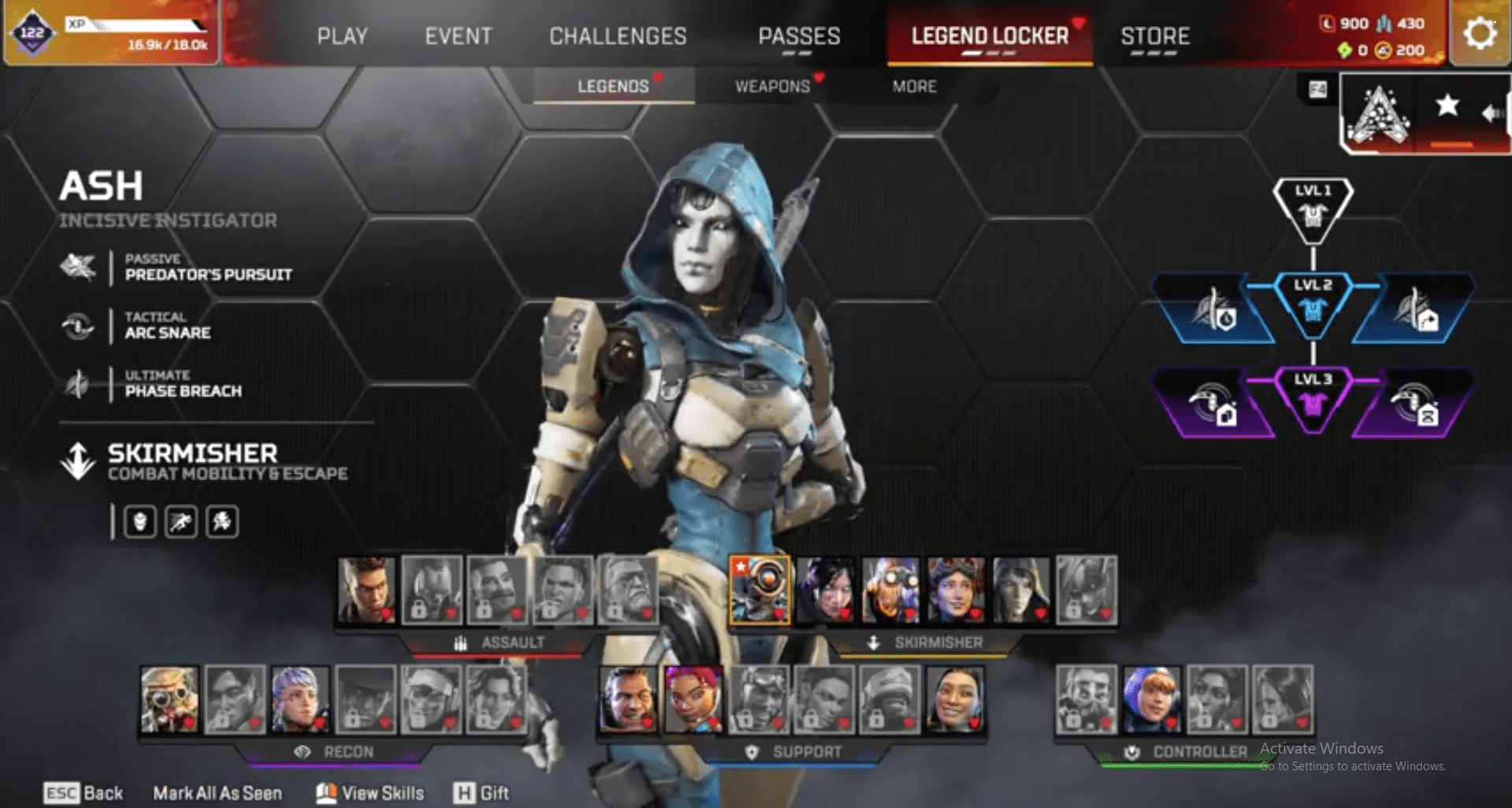This screenshot has height=808, width=1512.
Task: Click Mark All As Seen
Action: click(218, 792)
